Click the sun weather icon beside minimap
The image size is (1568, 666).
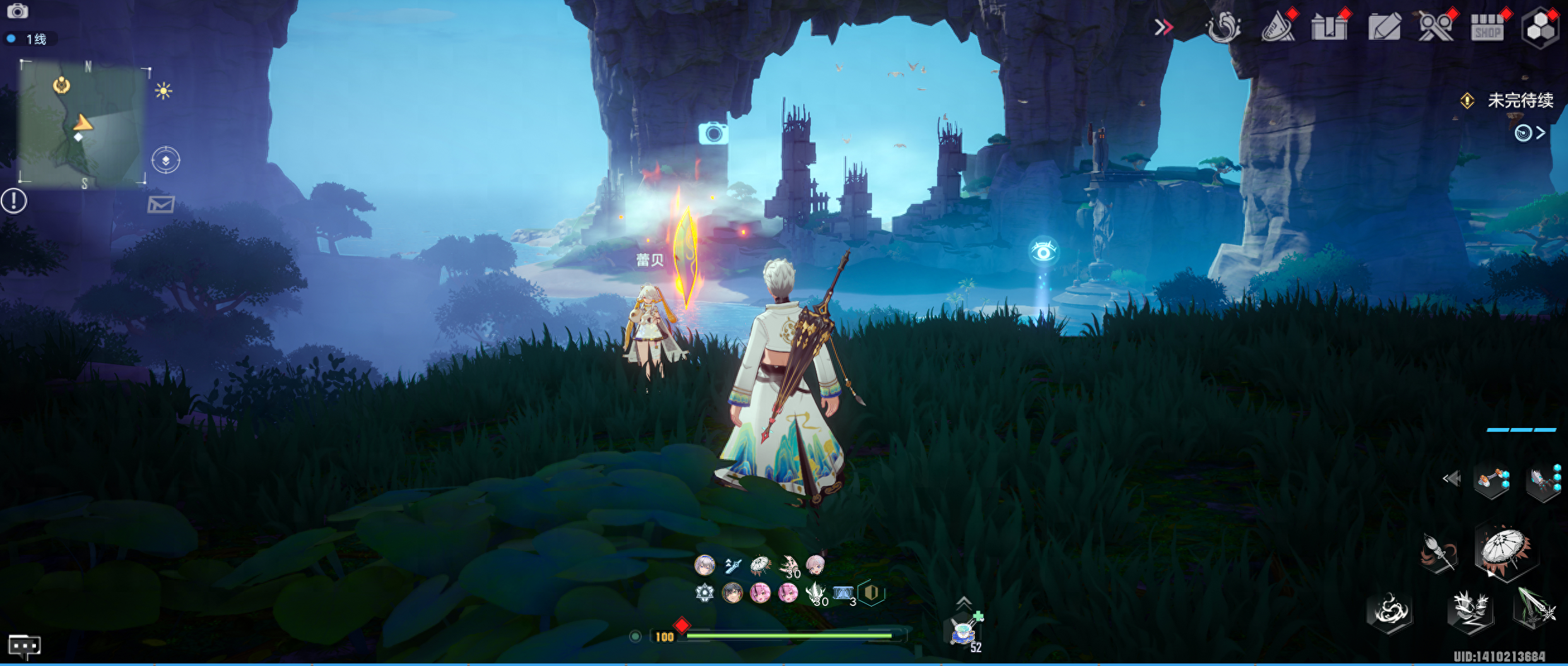[x=163, y=92]
